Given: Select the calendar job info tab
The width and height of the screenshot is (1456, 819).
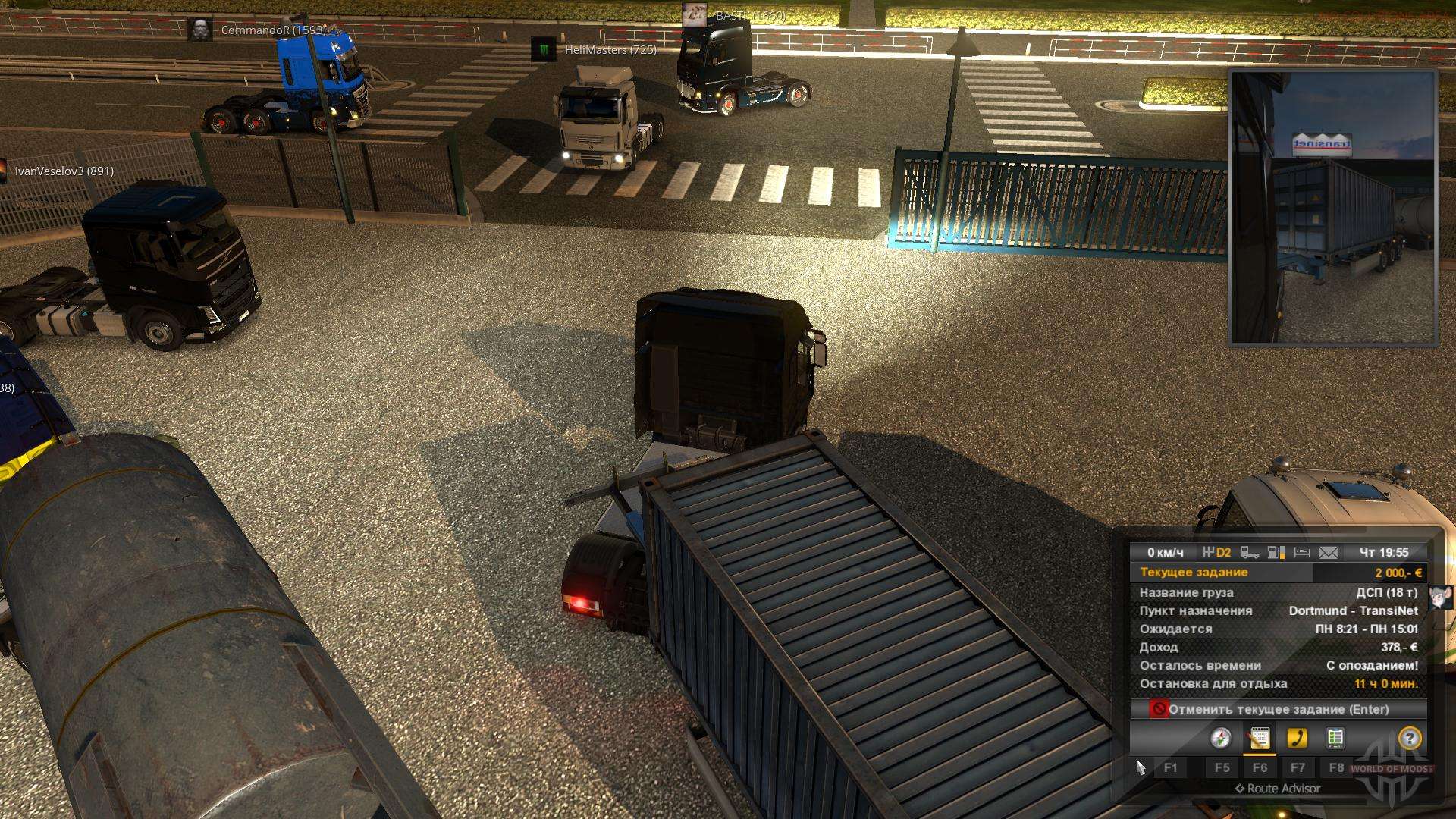Looking at the screenshot, I should (1260, 738).
